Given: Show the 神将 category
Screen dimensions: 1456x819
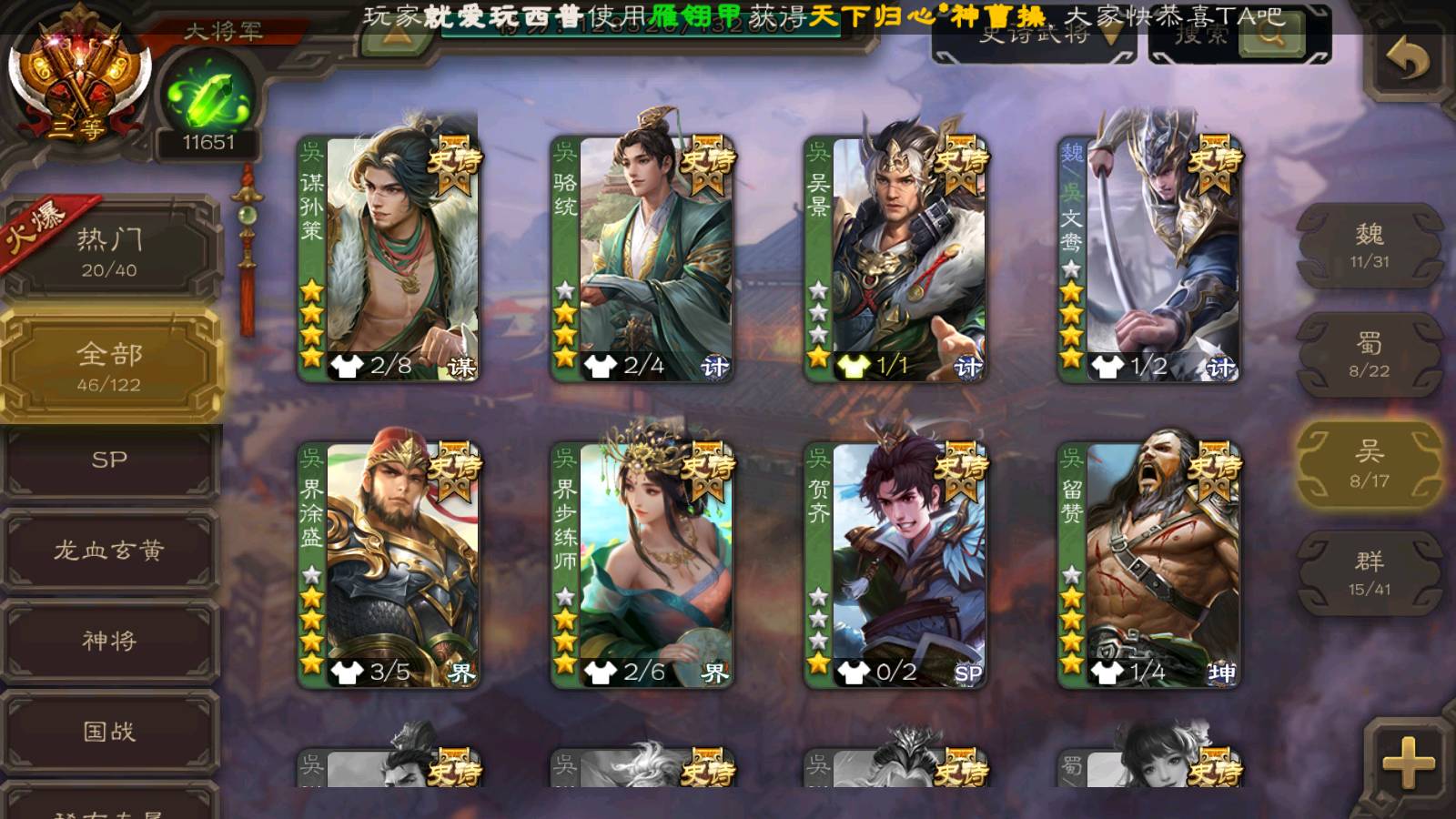Looking at the screenshot, I should pyautogui.click(x=110, y=641).
